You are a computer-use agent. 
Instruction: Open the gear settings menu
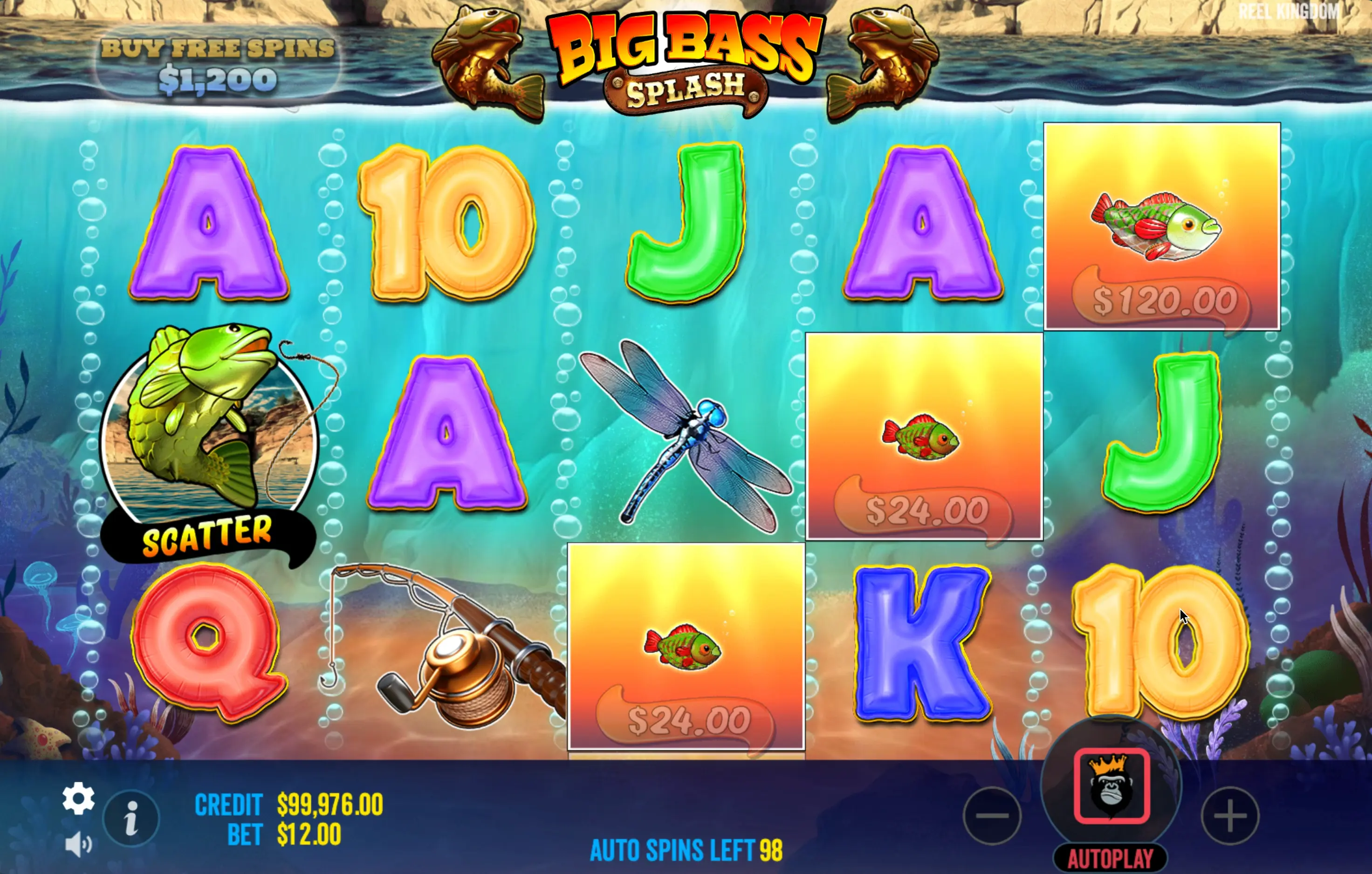78,798
